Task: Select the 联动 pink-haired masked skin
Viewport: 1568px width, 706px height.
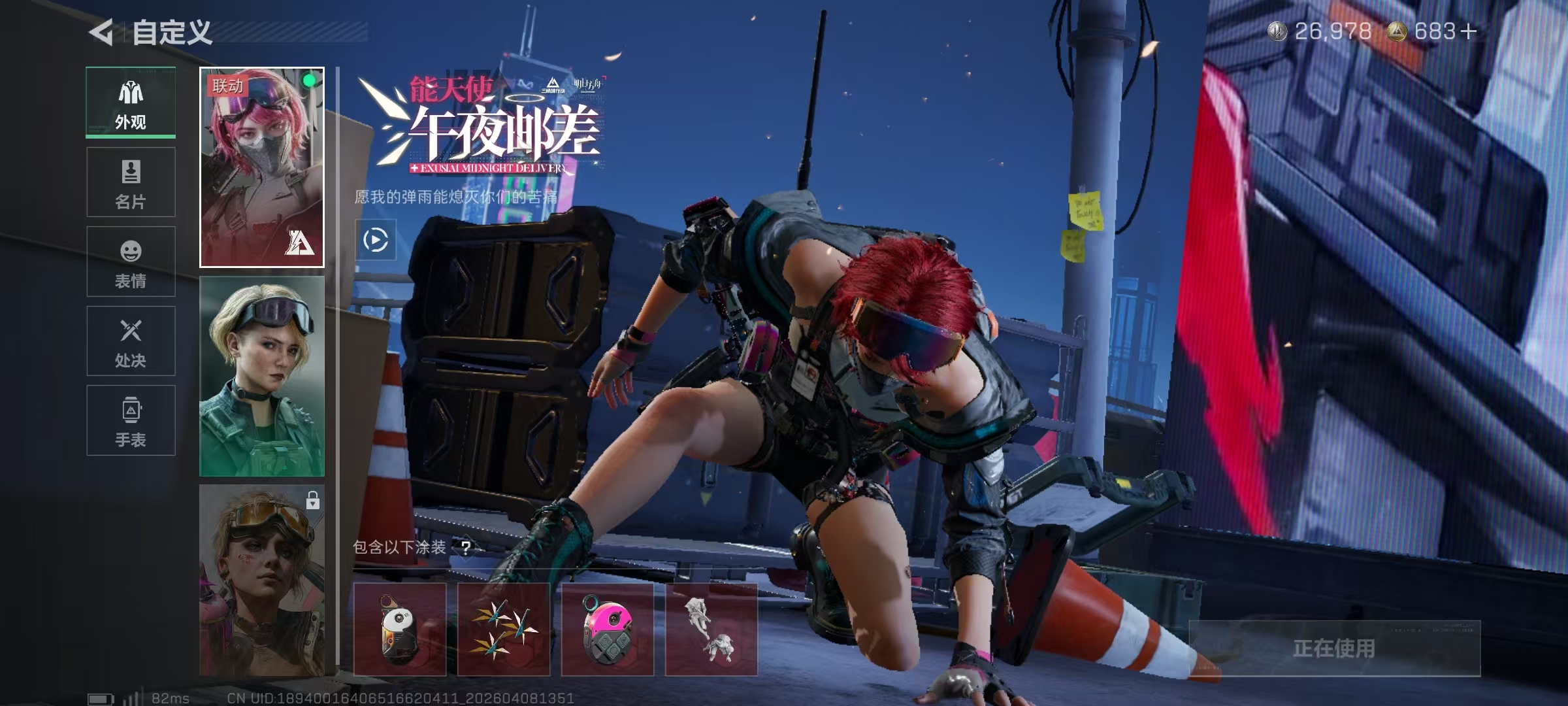Action: point(261,167)
